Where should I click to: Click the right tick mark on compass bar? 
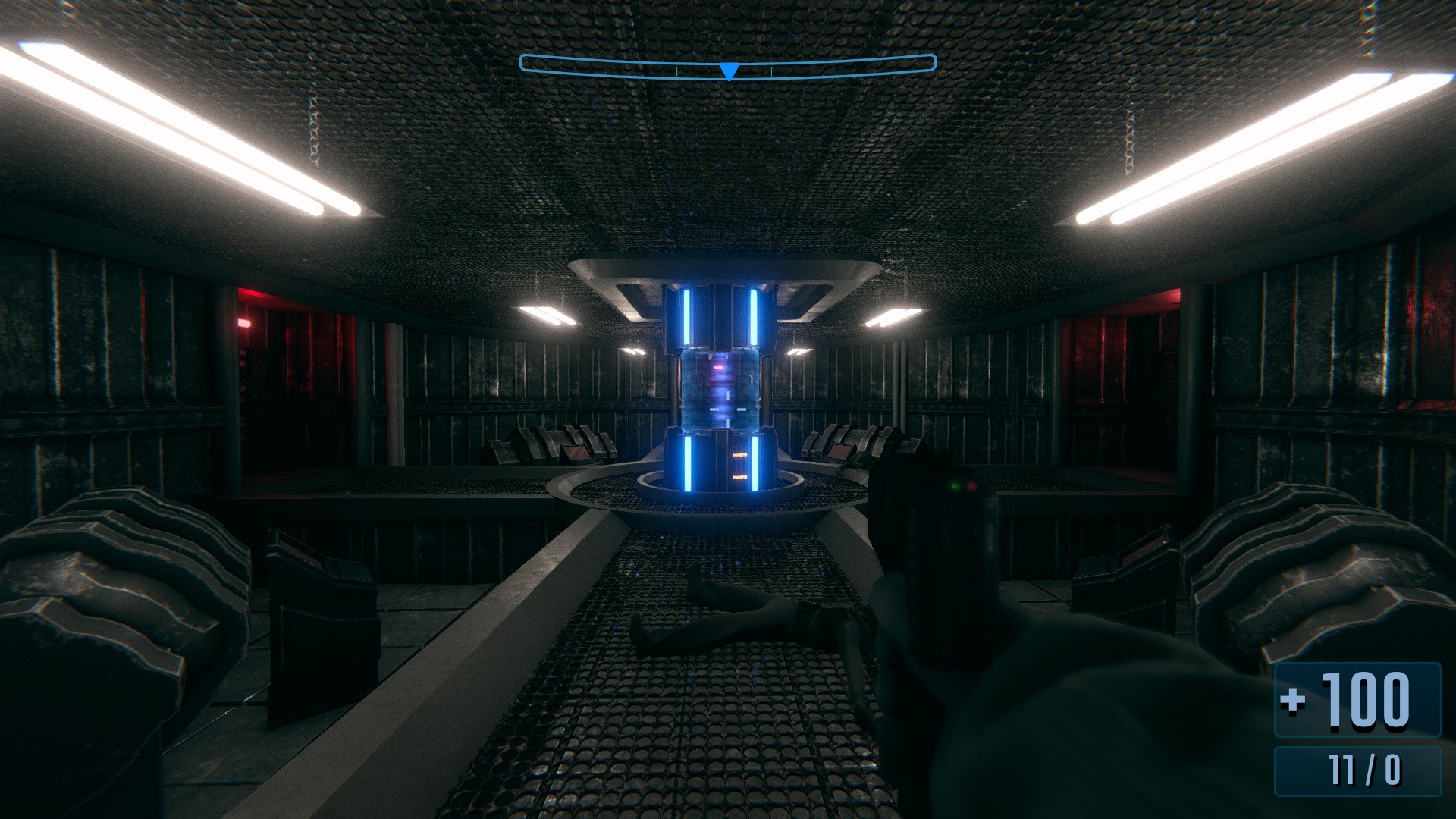tap(771, 71)
